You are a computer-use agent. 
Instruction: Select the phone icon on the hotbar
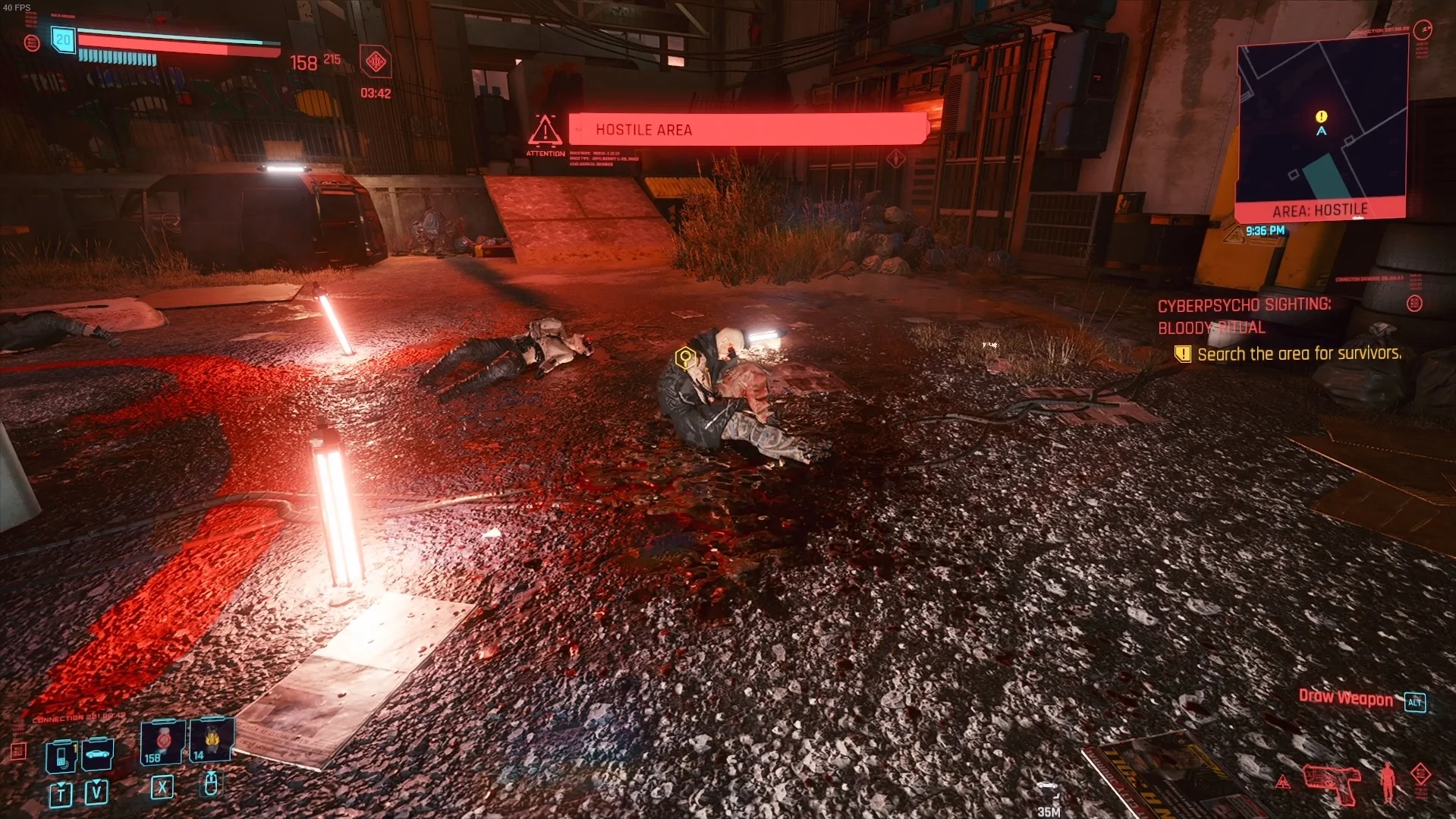[x=60, y=755]
